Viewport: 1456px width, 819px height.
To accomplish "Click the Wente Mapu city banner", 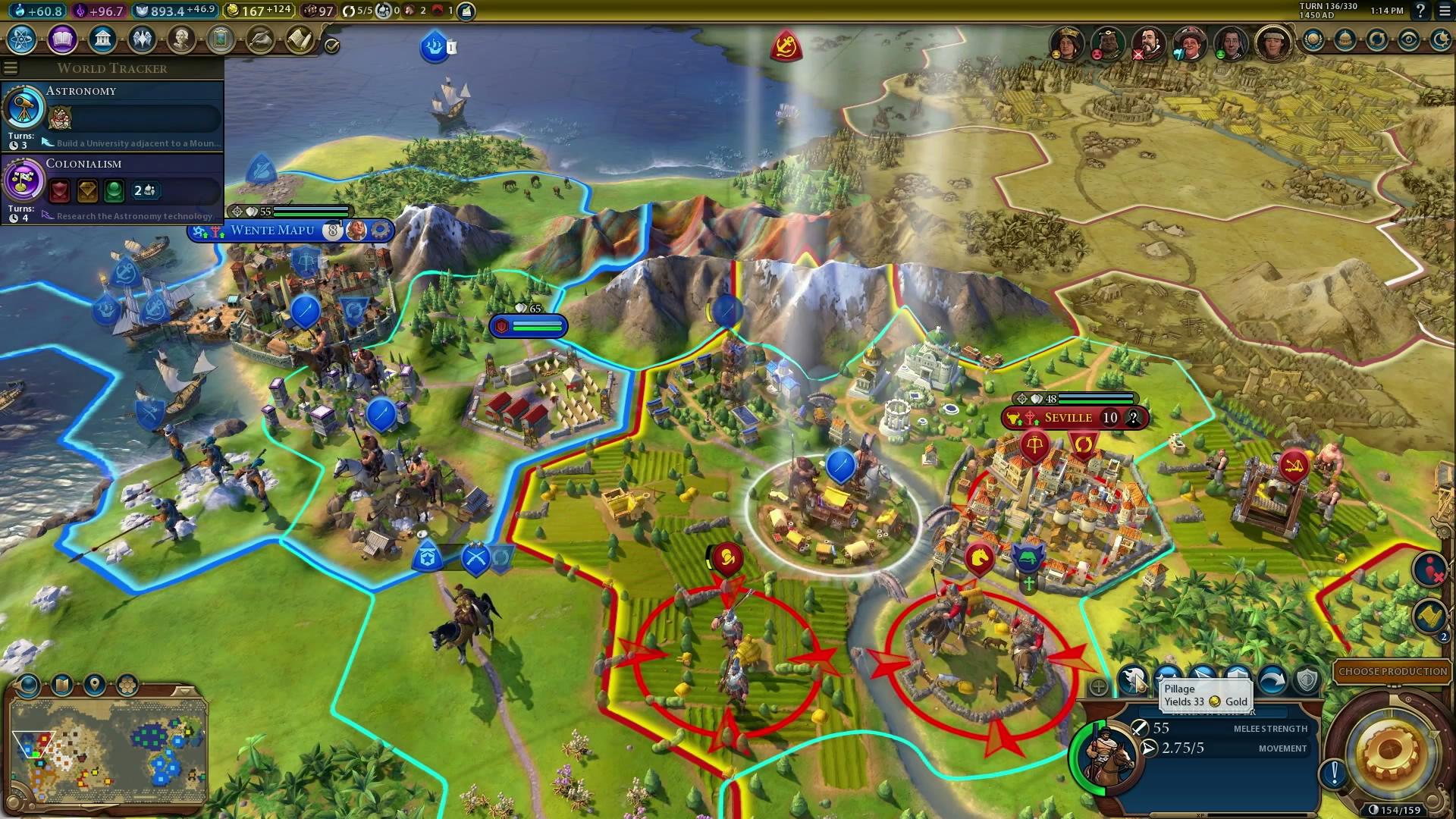I will pyautogui.click(x=273, y=231).
